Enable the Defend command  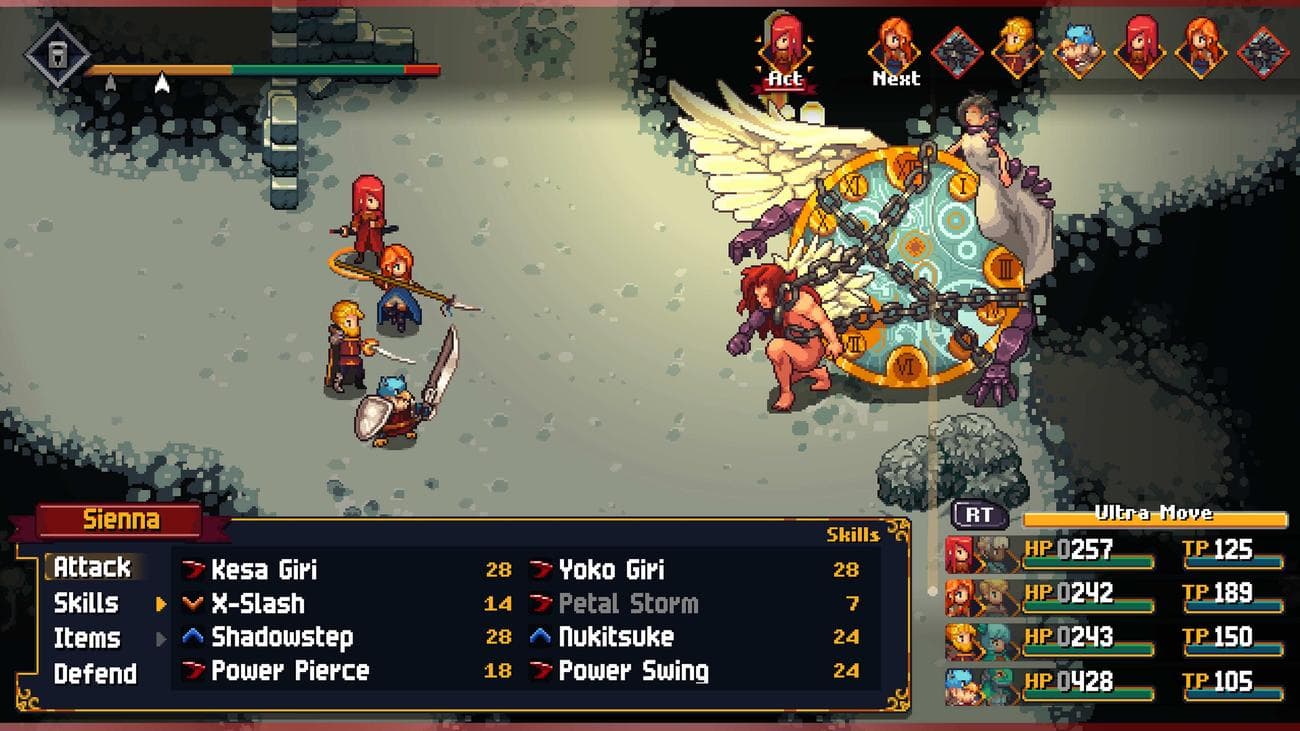(x=95, y=674)
